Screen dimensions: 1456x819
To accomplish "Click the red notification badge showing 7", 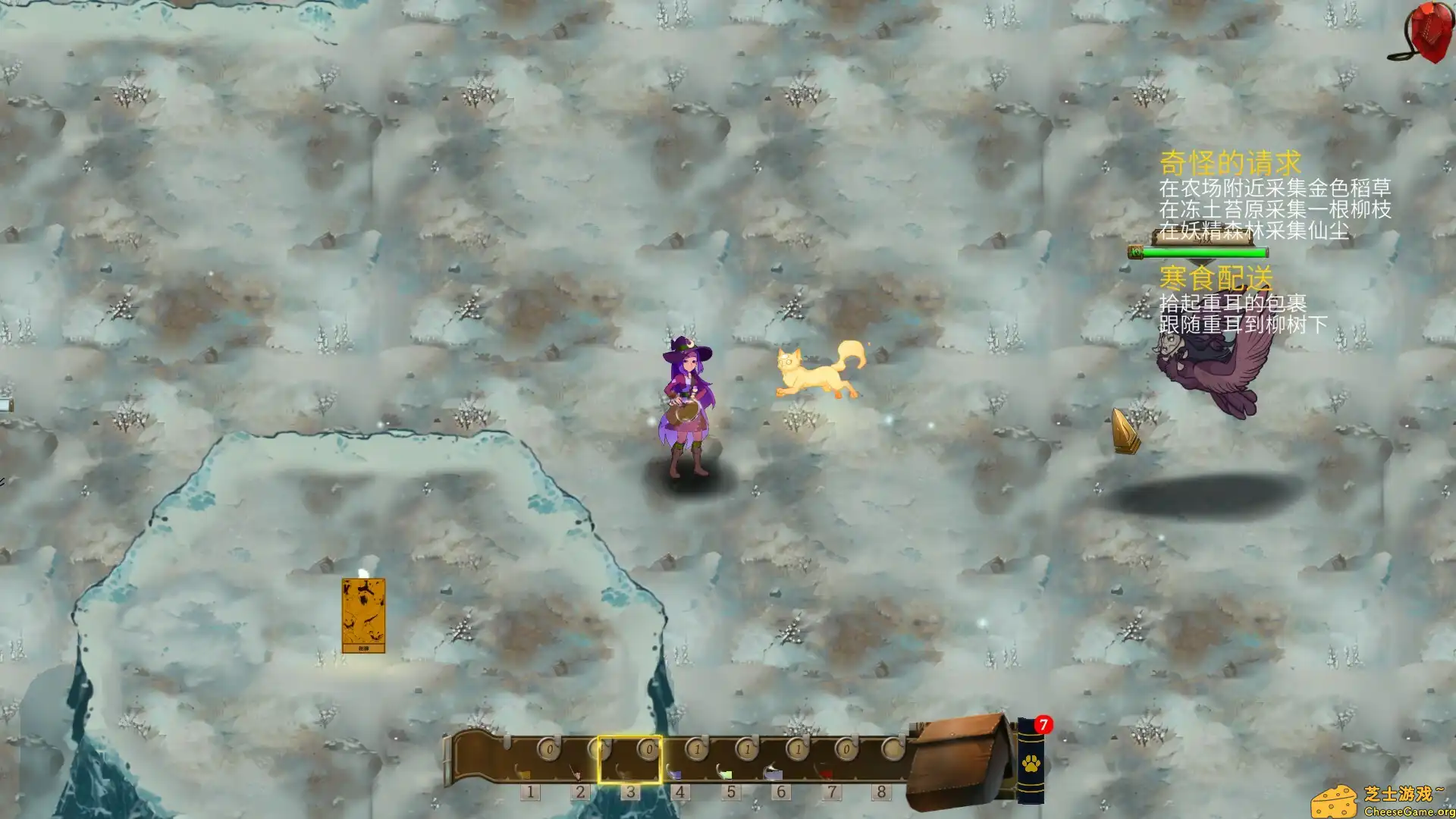I will [1044, 725].
